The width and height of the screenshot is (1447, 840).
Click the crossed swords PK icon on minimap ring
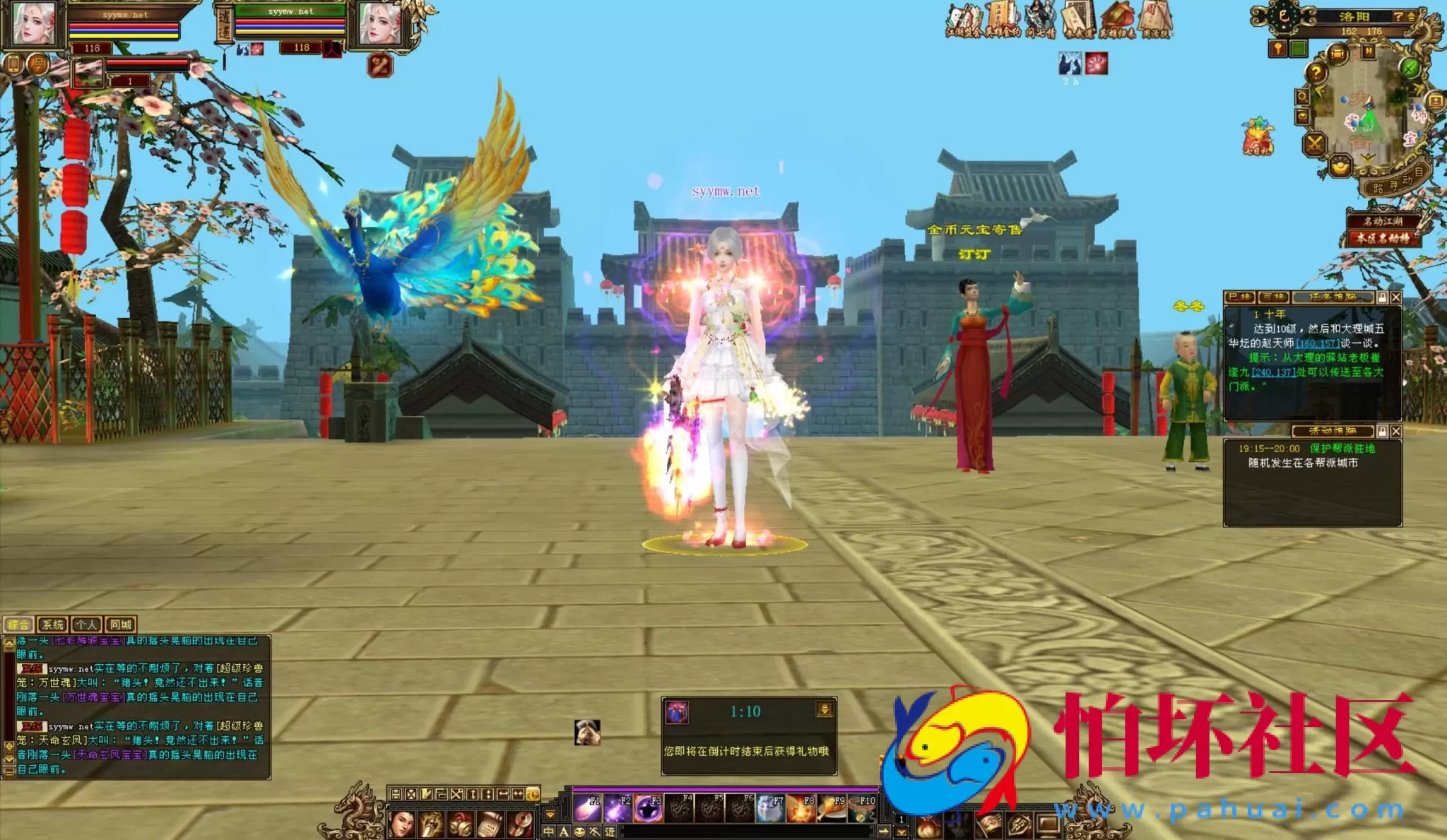click(1316, 143)
